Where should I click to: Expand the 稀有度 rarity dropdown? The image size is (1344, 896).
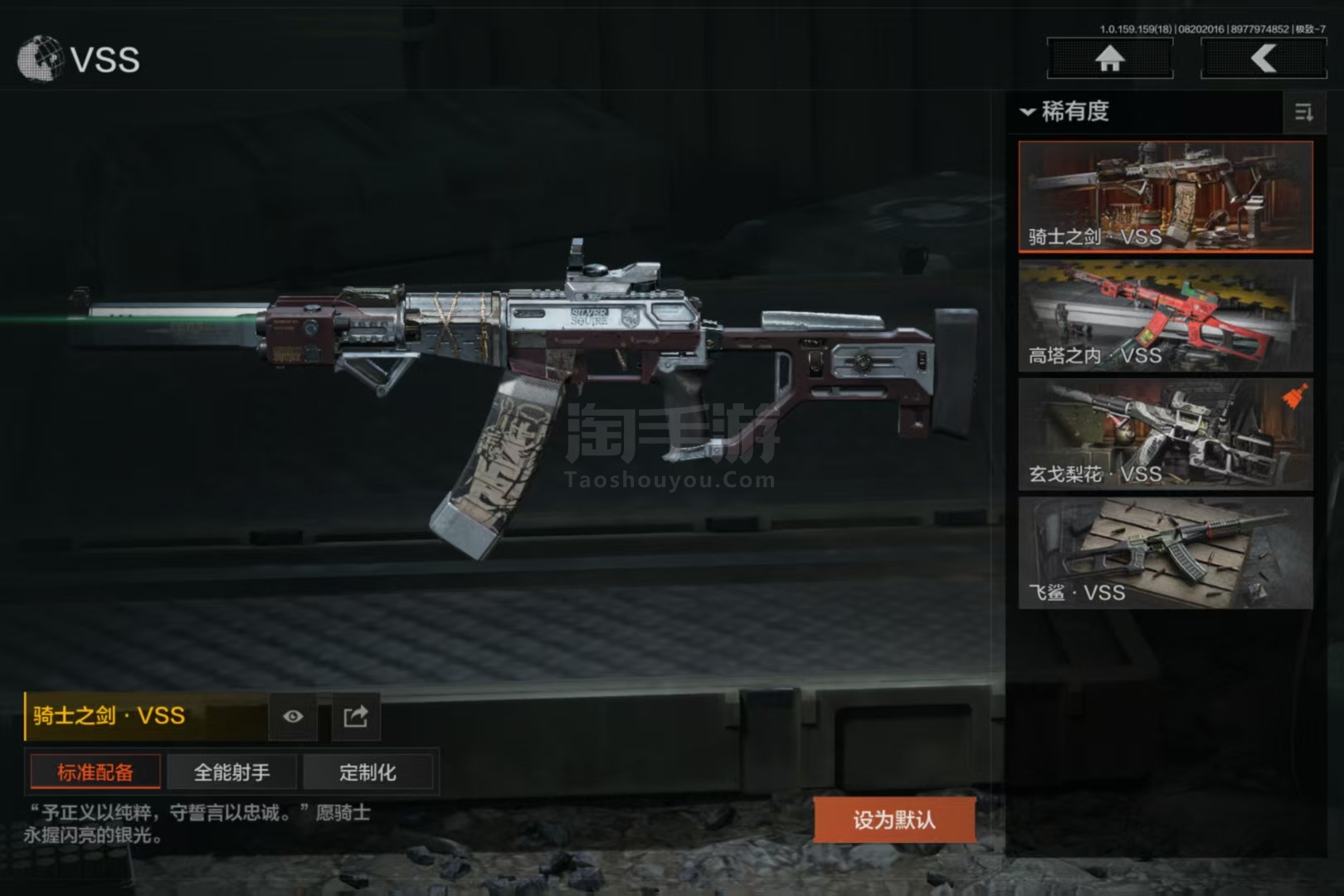[1066, 111]
